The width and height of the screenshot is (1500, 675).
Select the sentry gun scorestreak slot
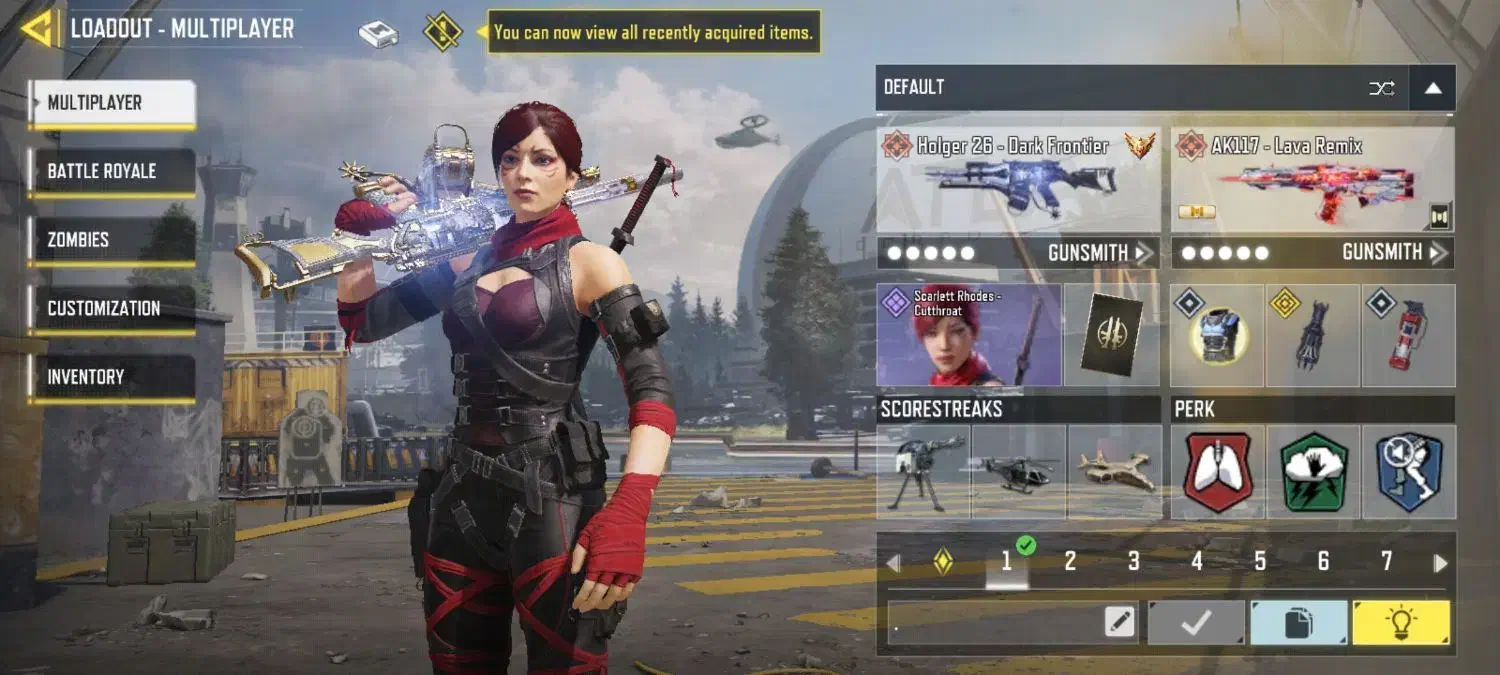tap(923, 471)
